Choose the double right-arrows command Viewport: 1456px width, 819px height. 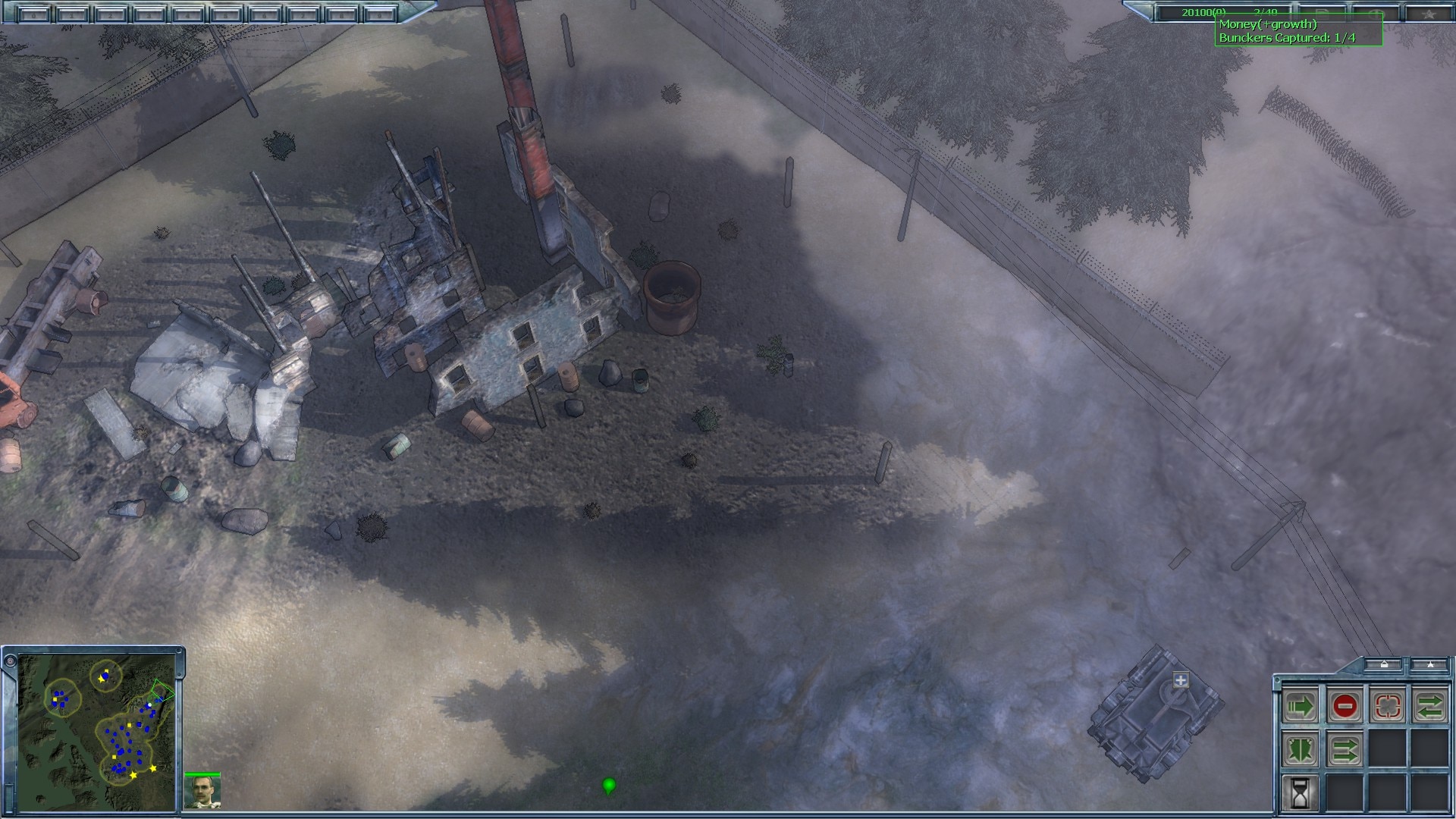[1344, 750]
